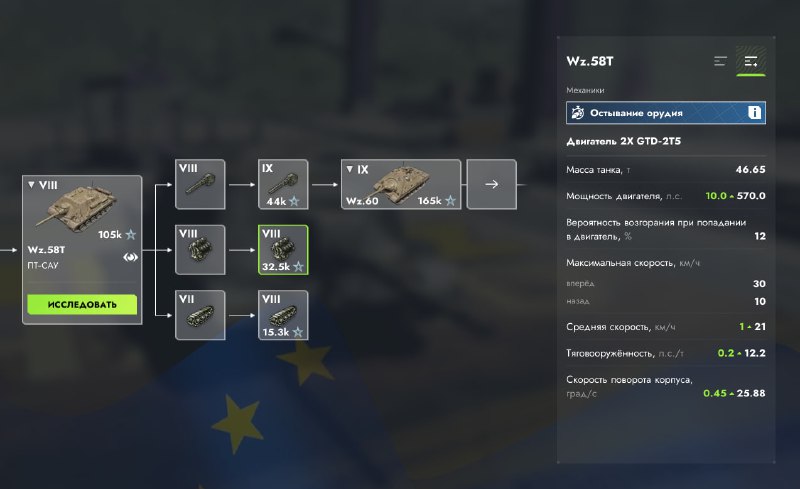
Task: Click the green Исследовать research button
Action: [x=82, y=304]
